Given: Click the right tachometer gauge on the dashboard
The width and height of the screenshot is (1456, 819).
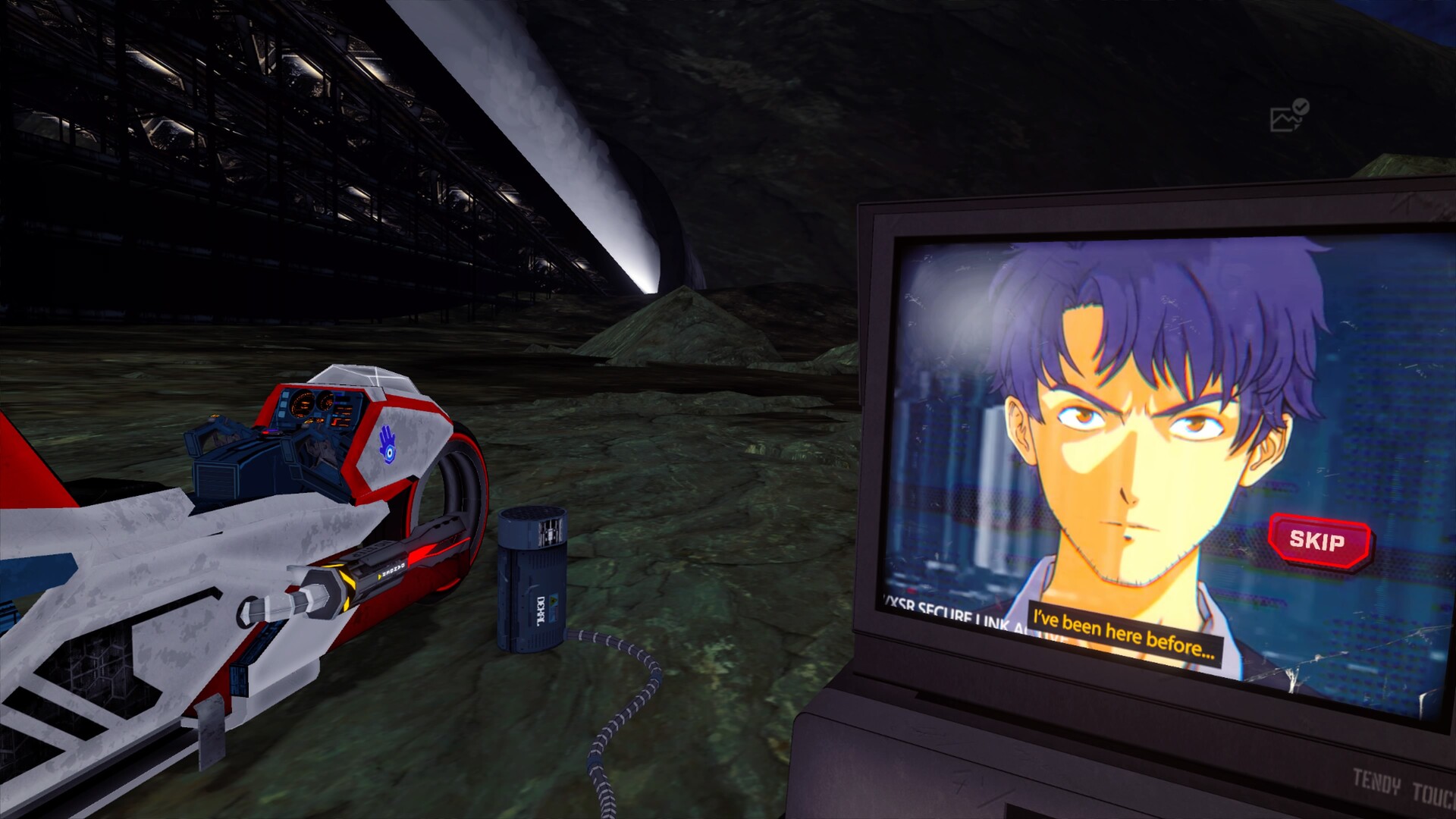Looking at the screenshot, I should pos(326,401).
